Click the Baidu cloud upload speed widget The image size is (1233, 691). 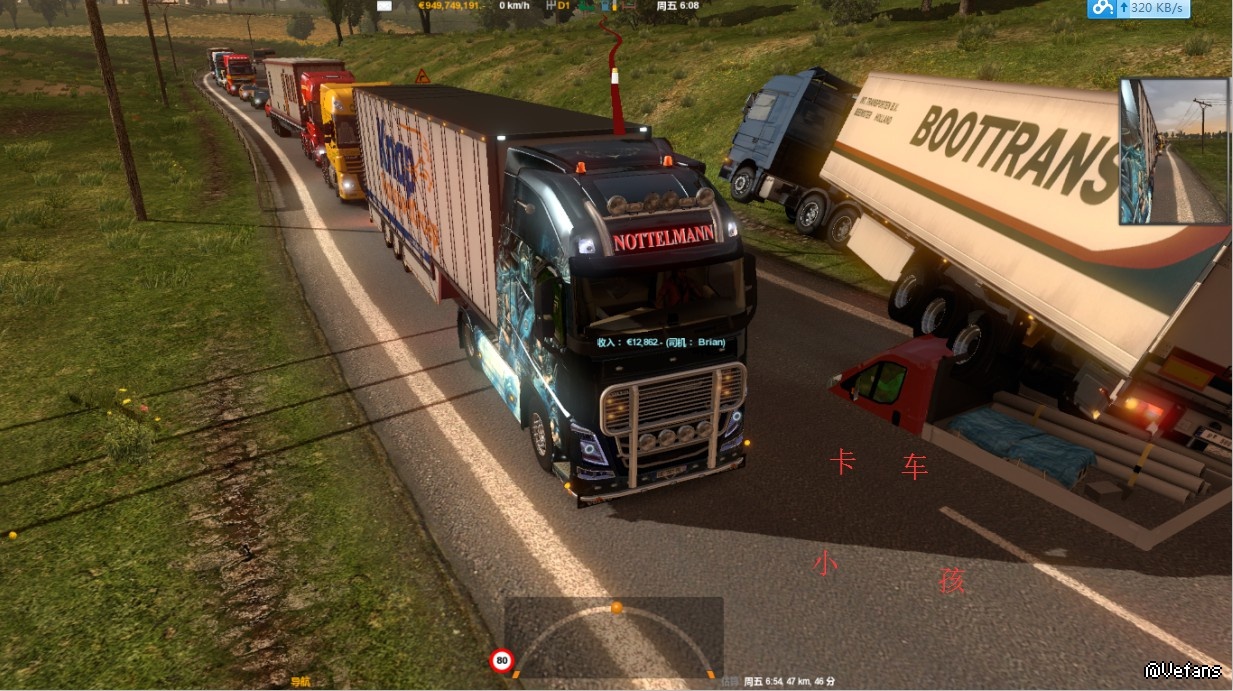point(1138,9)
